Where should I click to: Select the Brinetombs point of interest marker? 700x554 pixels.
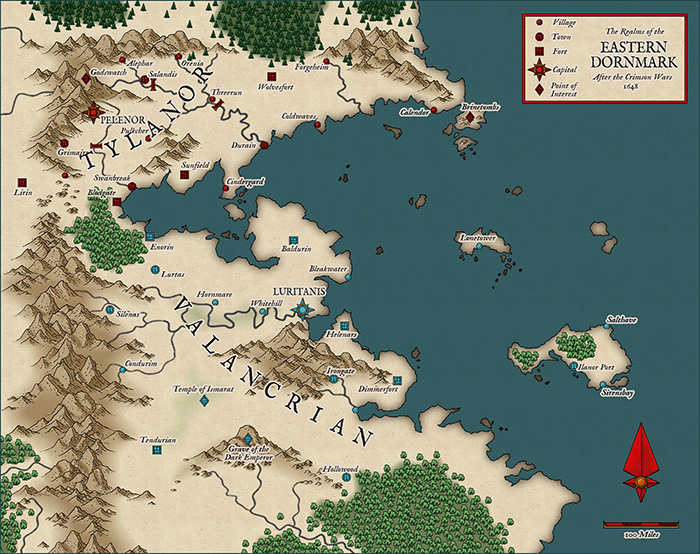point(471,119)
